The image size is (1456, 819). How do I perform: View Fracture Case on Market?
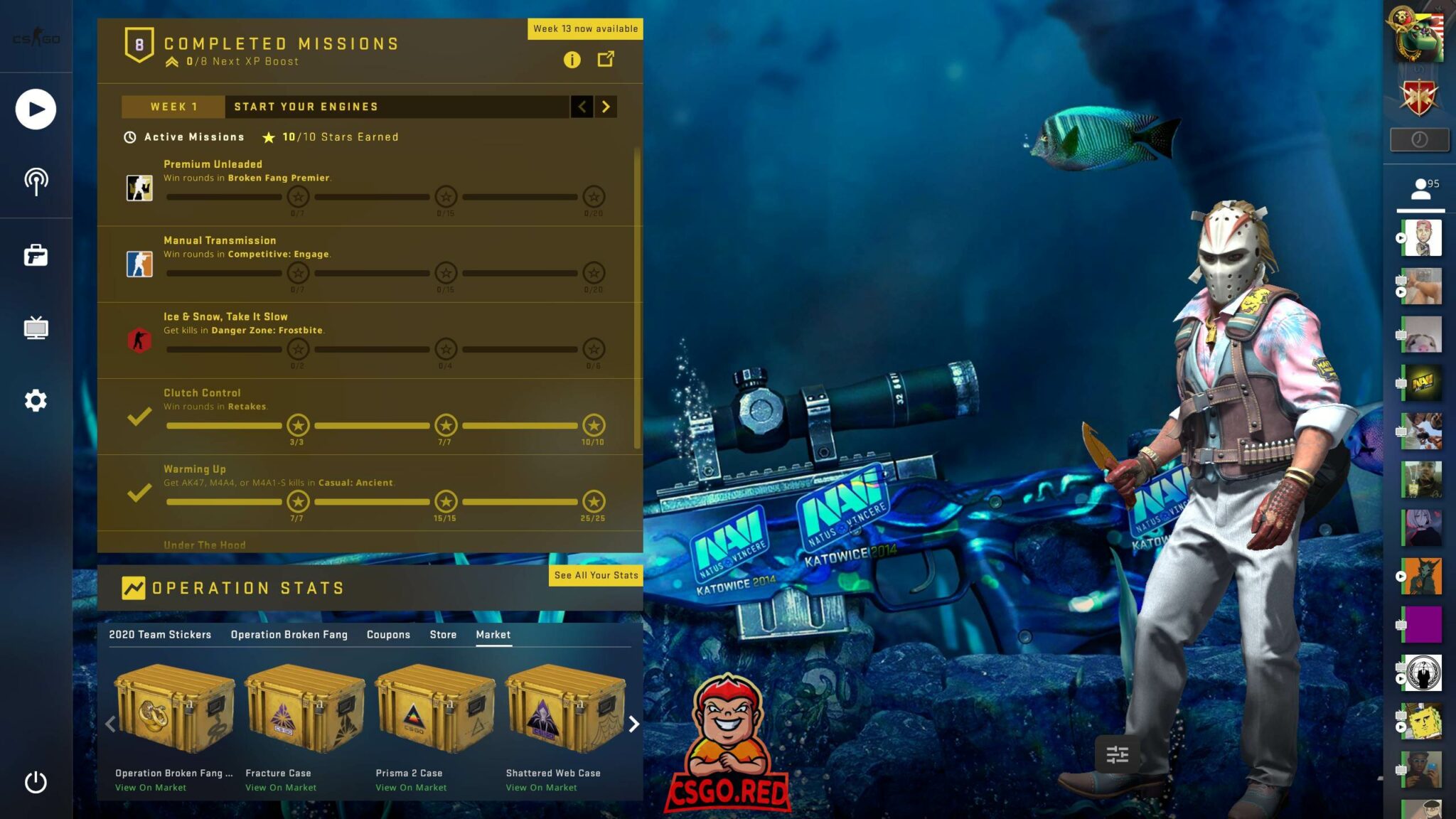click(281, 788)
